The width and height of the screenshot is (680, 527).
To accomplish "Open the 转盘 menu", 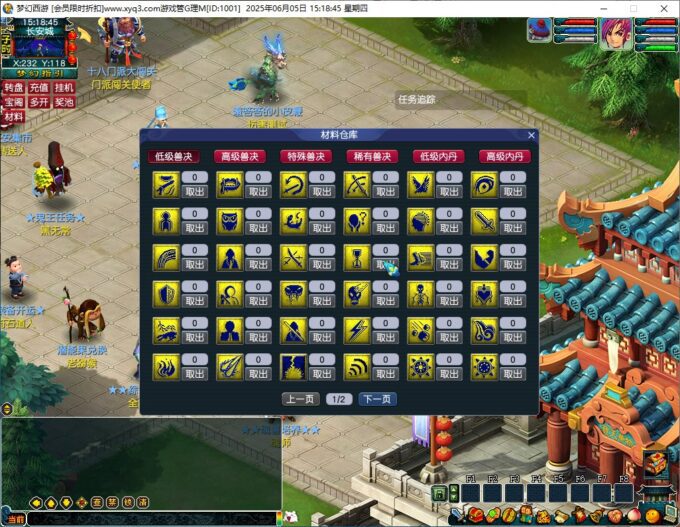I will tap(13, 88).
